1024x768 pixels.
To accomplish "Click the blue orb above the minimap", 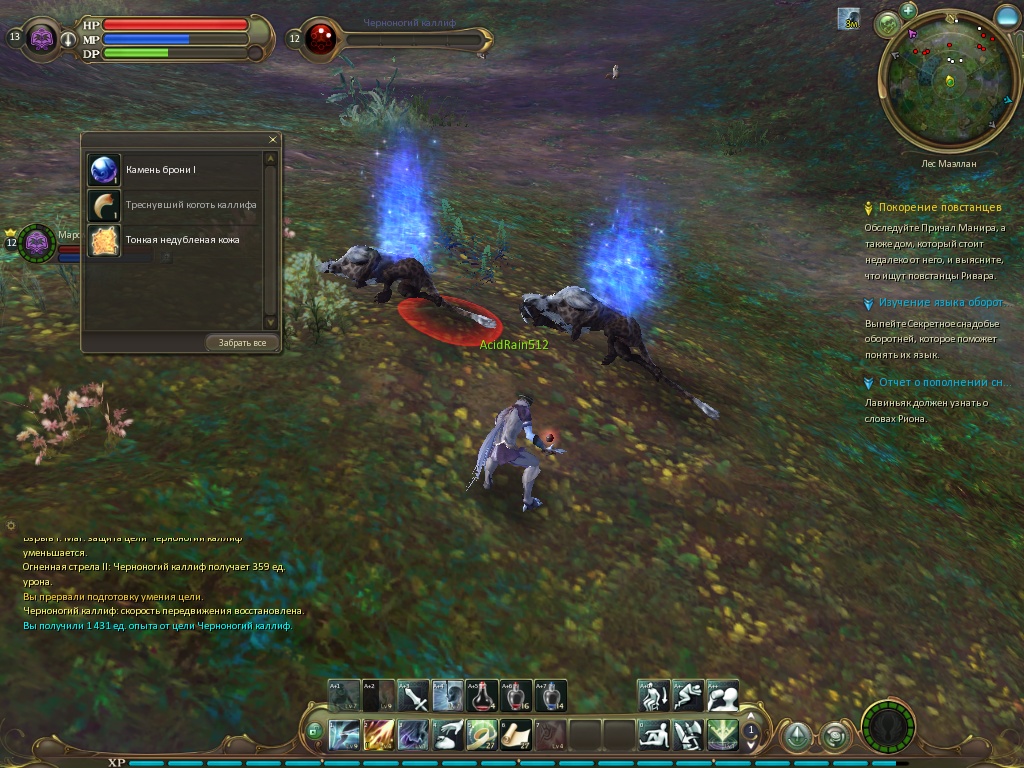I will point(1007,15).
